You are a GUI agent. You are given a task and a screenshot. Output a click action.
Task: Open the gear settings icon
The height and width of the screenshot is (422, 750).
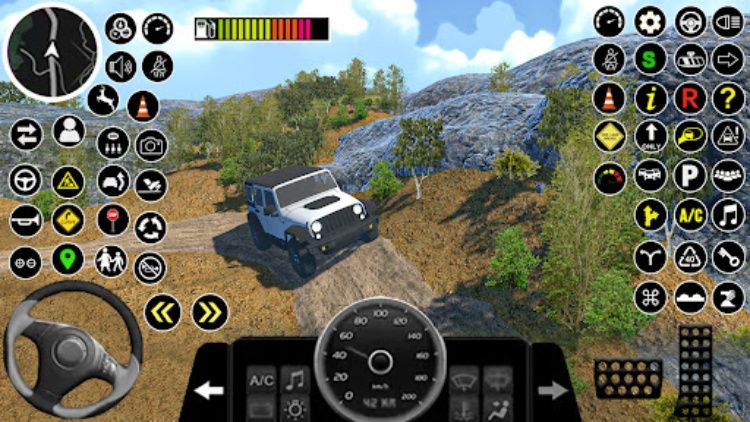(x=650, y=20)
